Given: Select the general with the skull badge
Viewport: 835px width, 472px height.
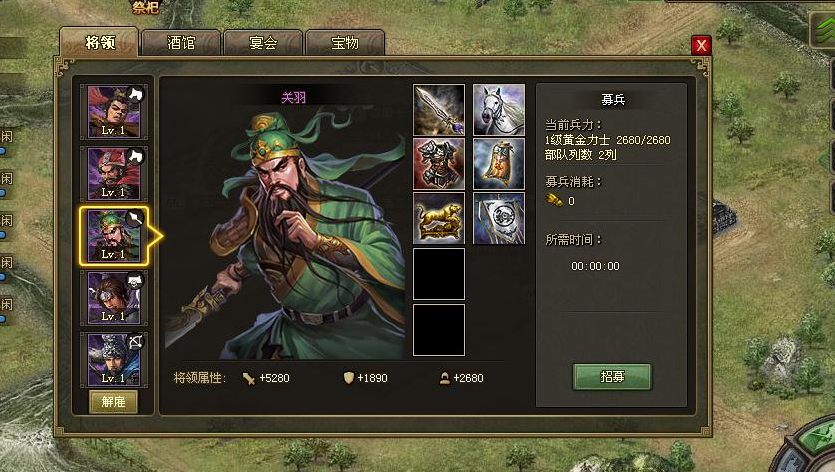Looking at the screenshot, I should (113, 297).
